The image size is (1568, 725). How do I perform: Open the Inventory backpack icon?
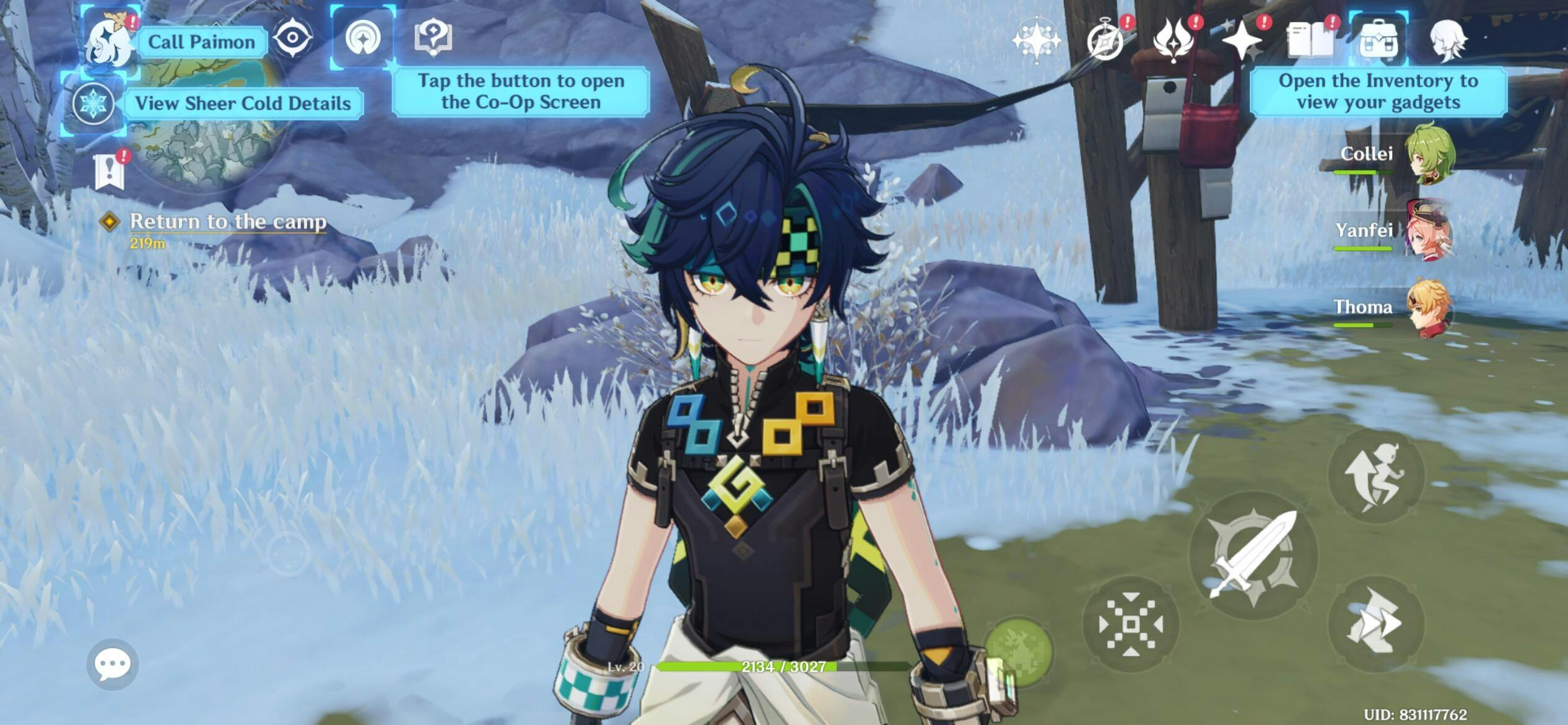point(1378,41)
